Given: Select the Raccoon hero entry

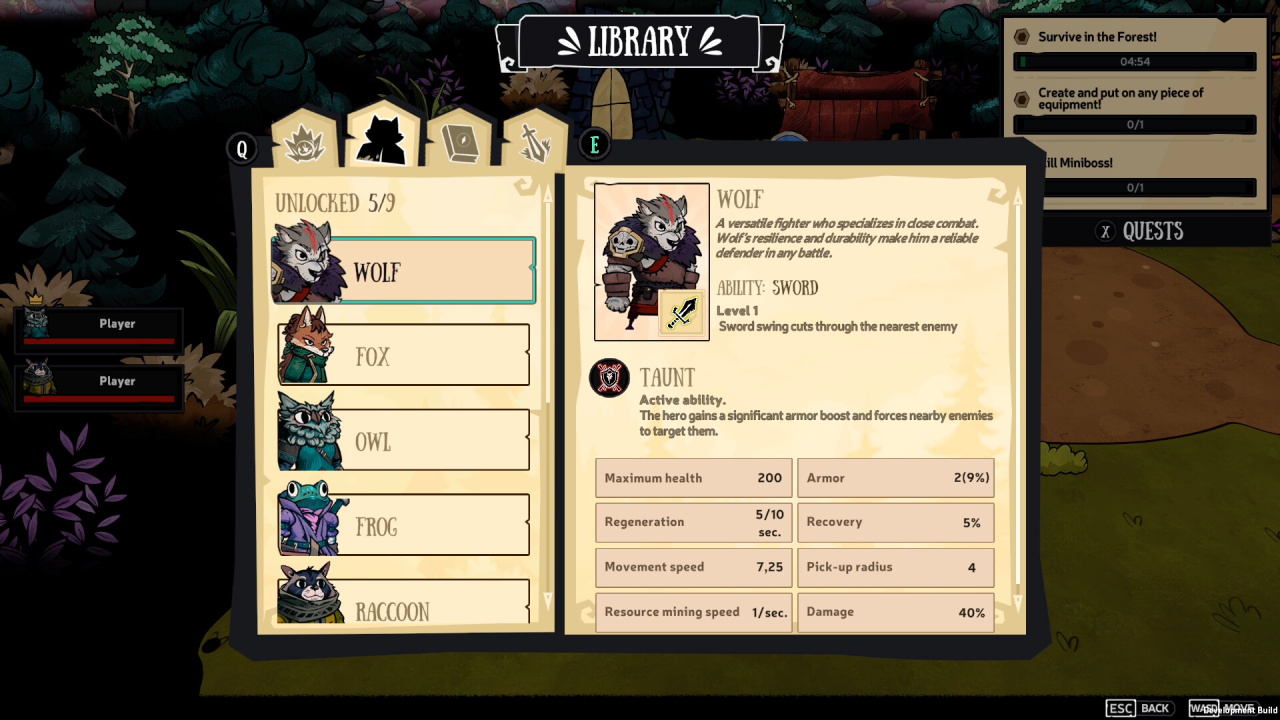Looking at the screenshot, I should pos(404,603).
